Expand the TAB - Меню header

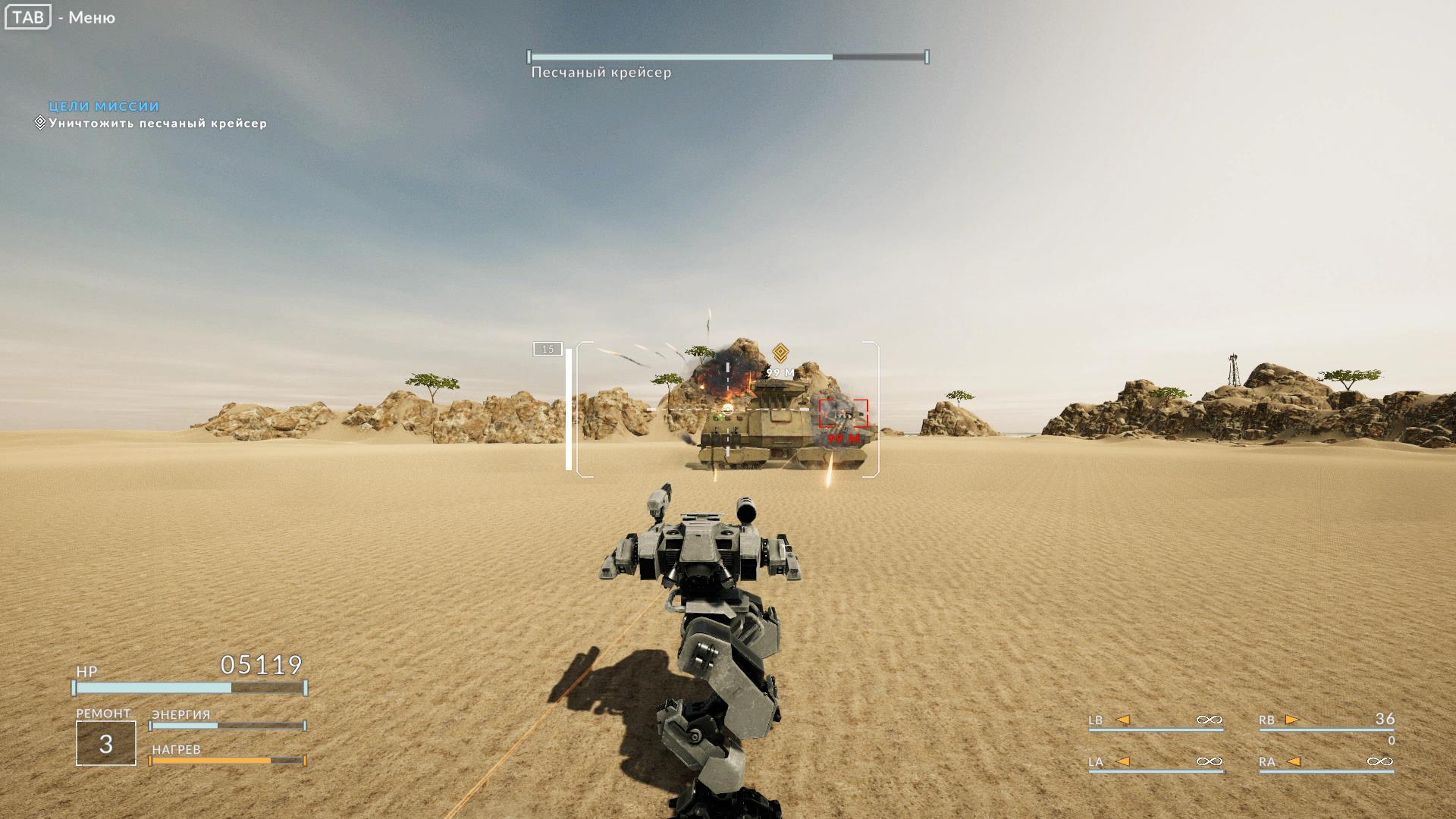[59, 17]
